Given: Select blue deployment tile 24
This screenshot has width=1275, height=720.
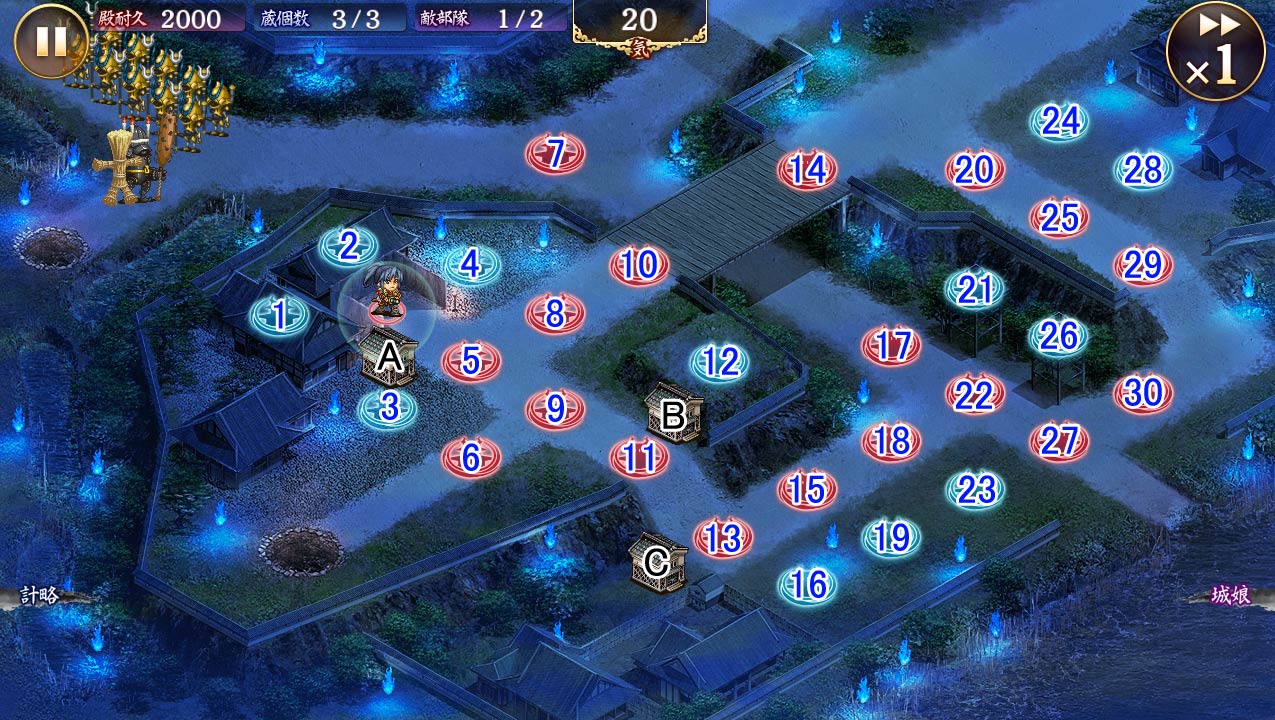Looking at the screenshot, I should [1060, 122].
